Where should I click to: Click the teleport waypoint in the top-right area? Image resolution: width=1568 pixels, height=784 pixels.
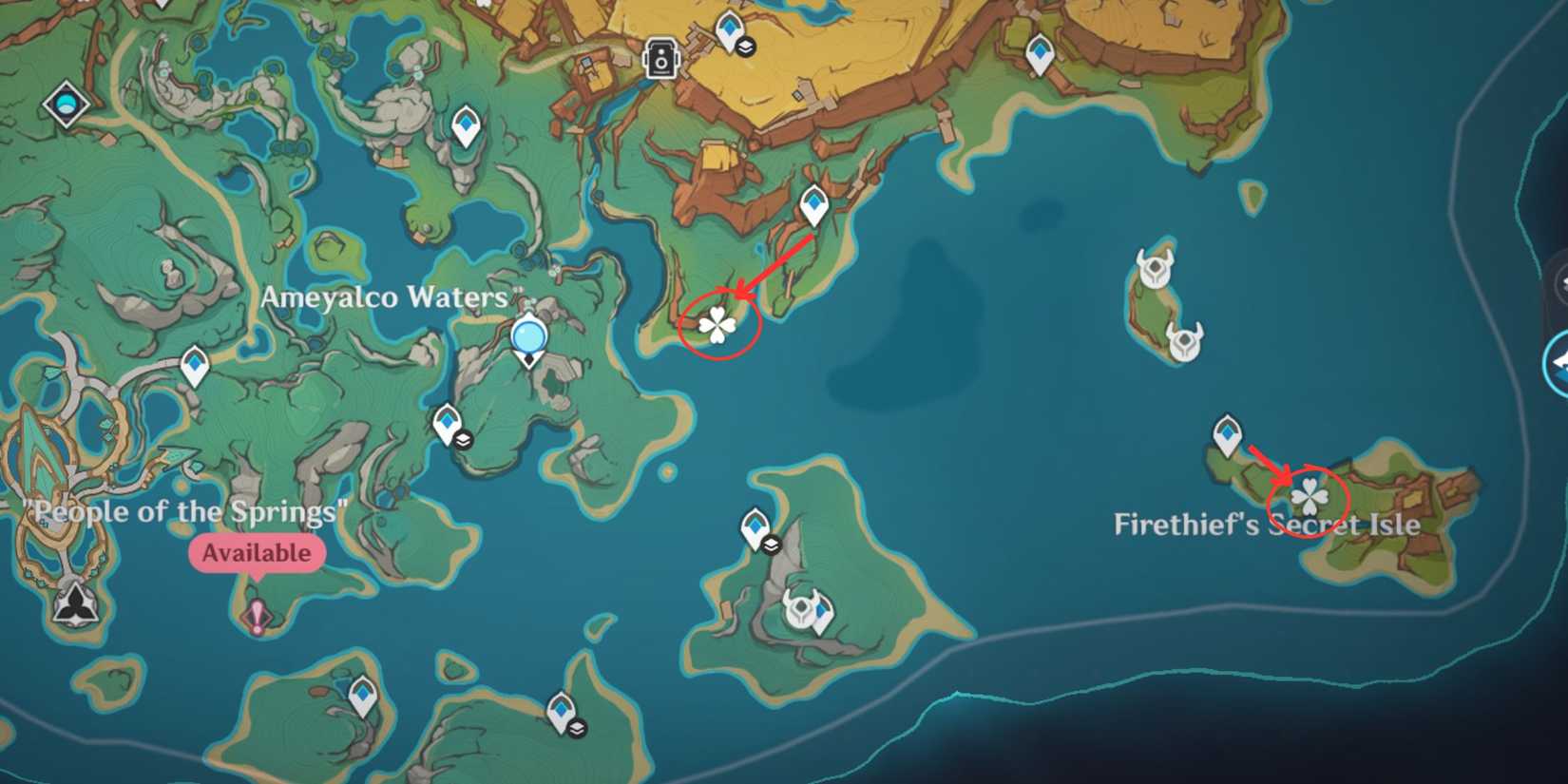coord(1042,50)
